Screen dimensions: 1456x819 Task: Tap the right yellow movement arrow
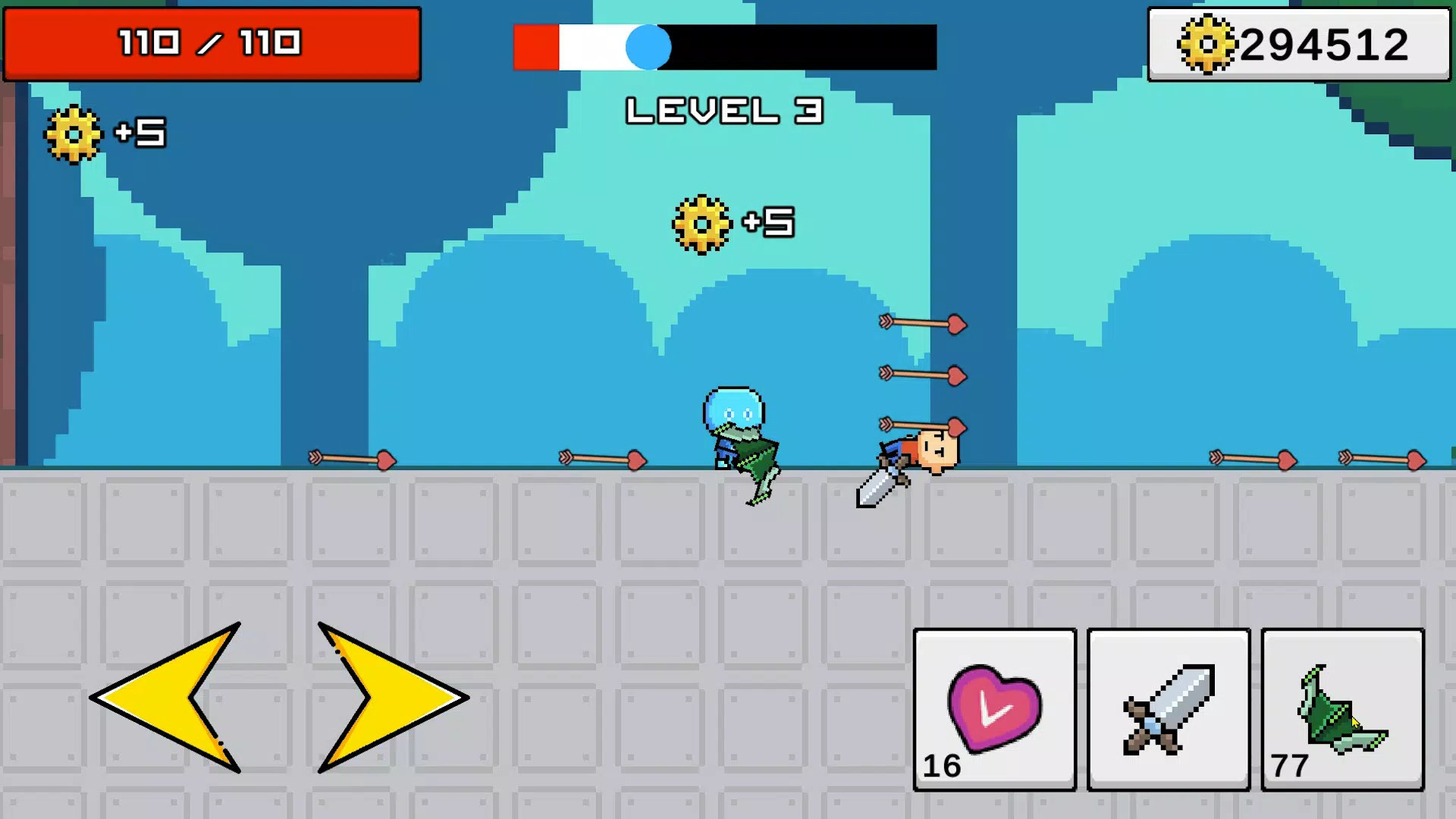click(x=379, y=698)
